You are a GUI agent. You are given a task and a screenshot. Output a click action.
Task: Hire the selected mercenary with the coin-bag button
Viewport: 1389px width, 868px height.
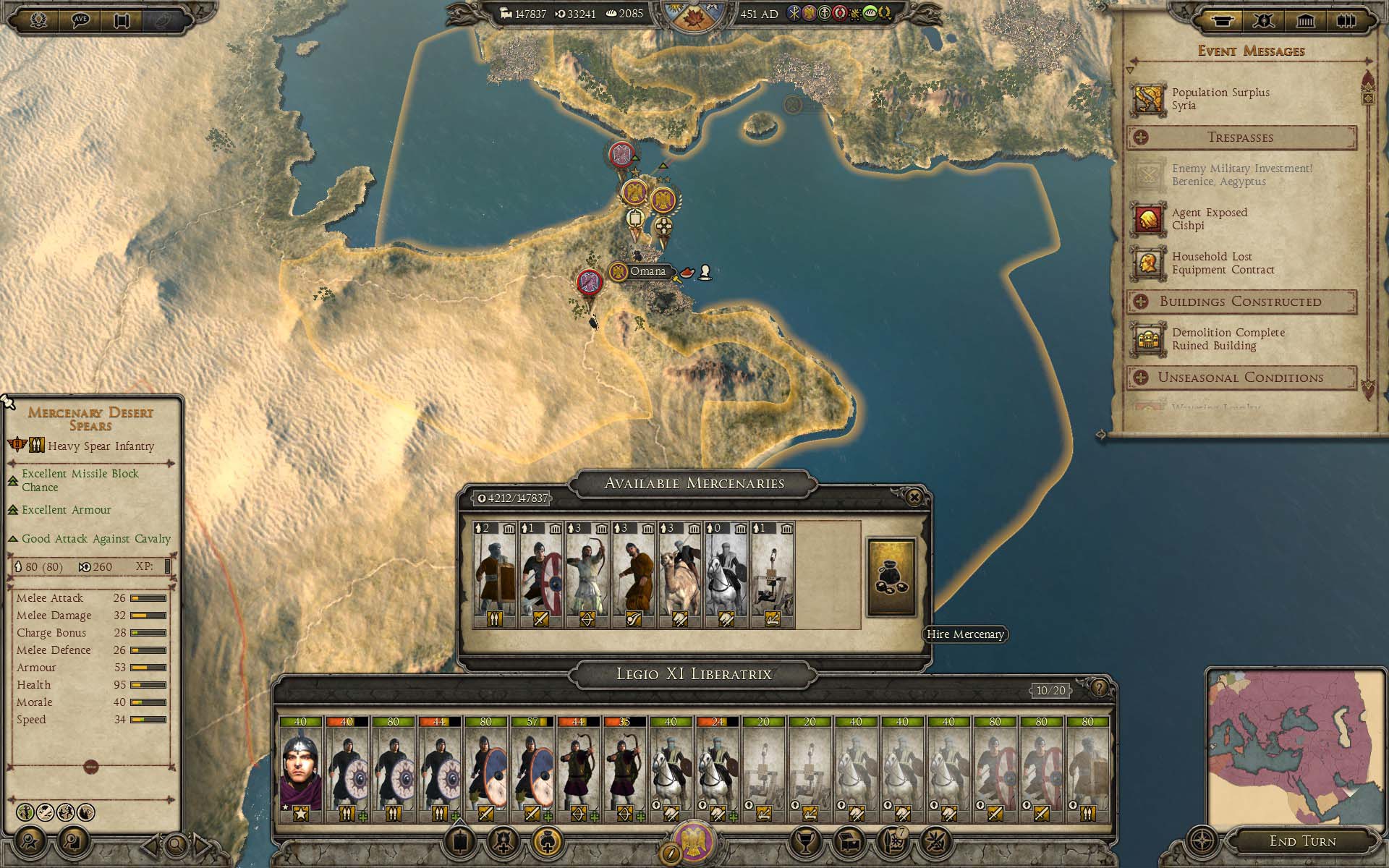coord(891,576)
